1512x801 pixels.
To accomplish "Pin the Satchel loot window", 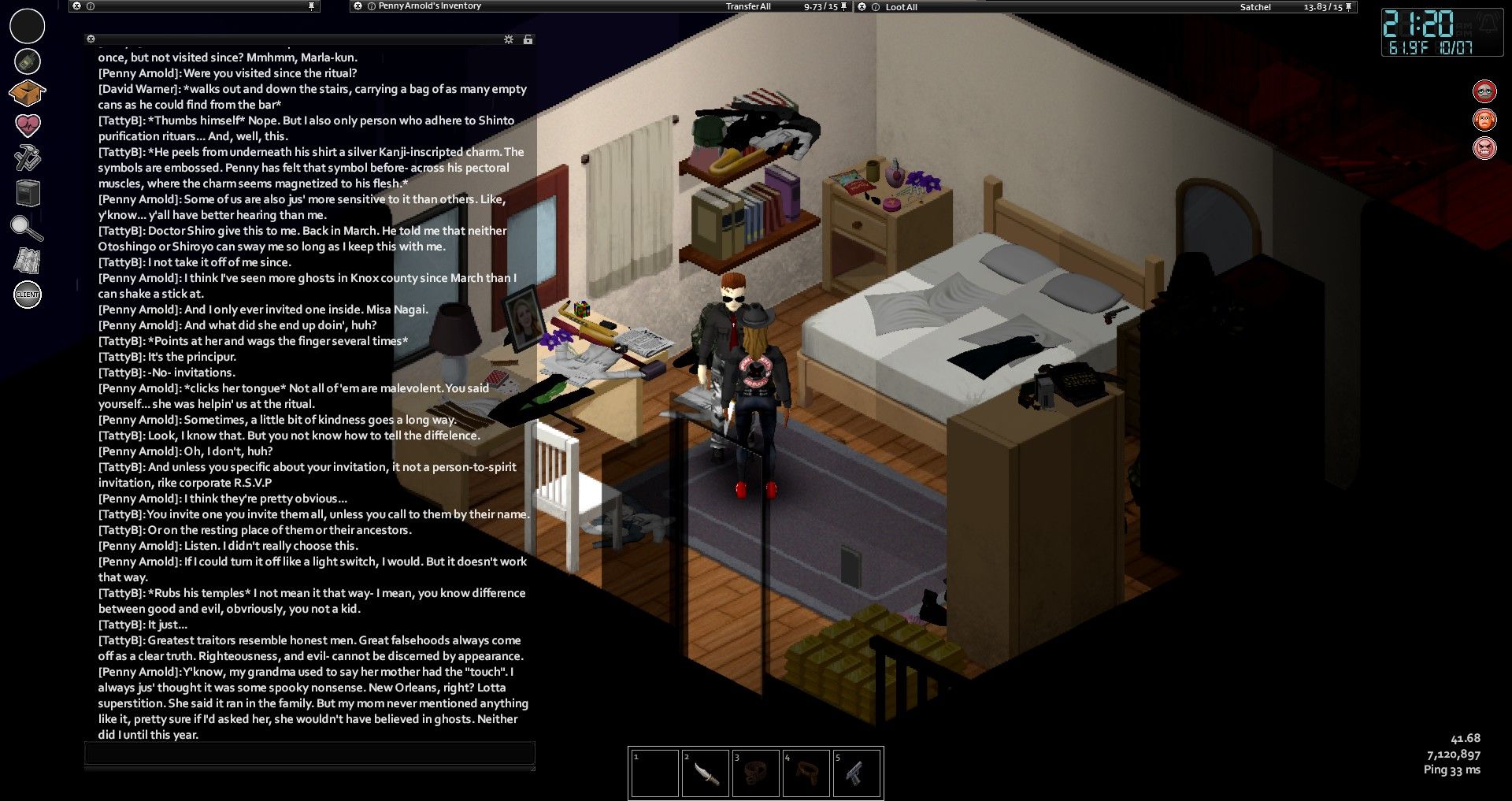I will (1348, 7).
